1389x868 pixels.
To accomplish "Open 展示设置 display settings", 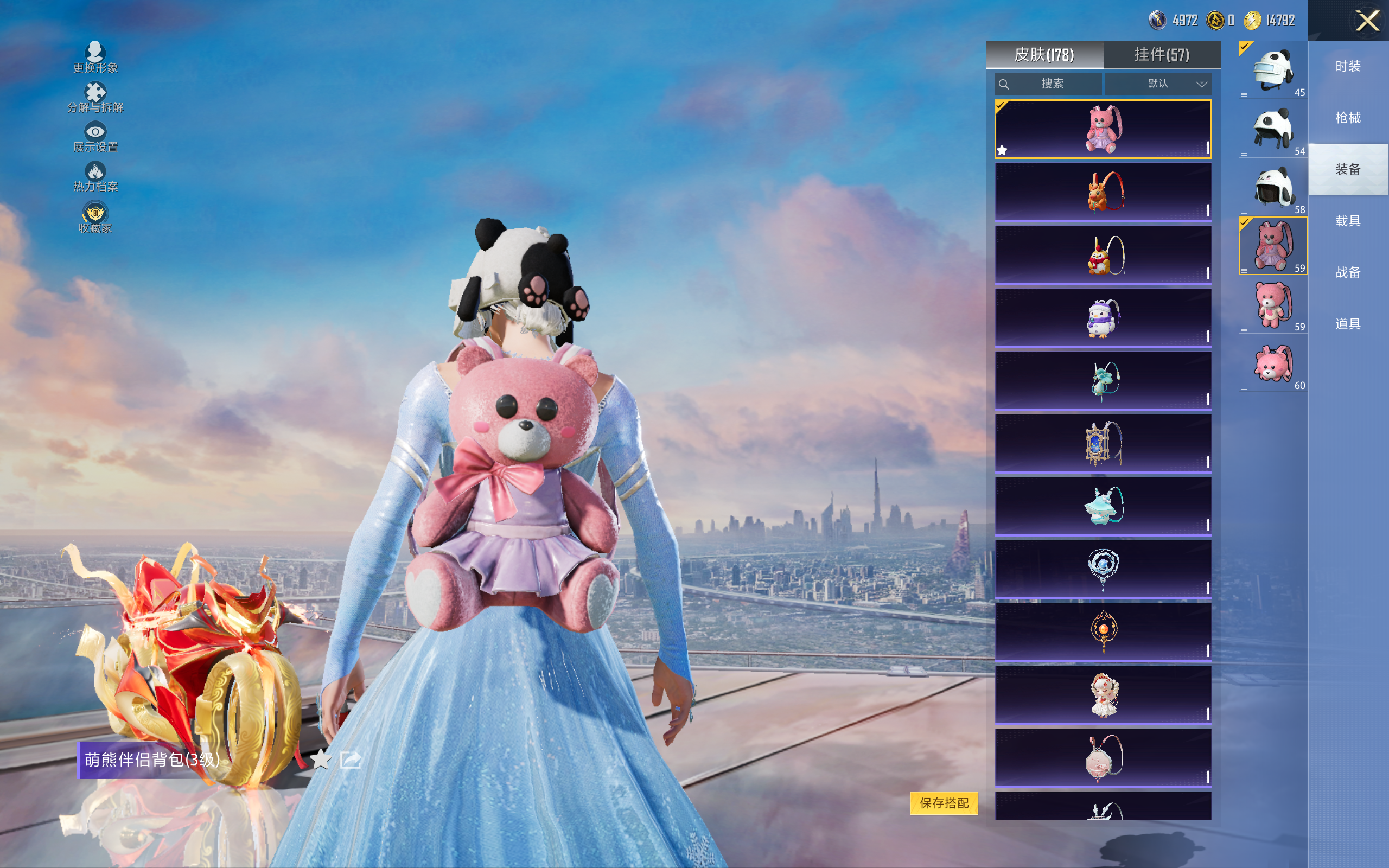I will pyautogui.click(x=95, y=137).
